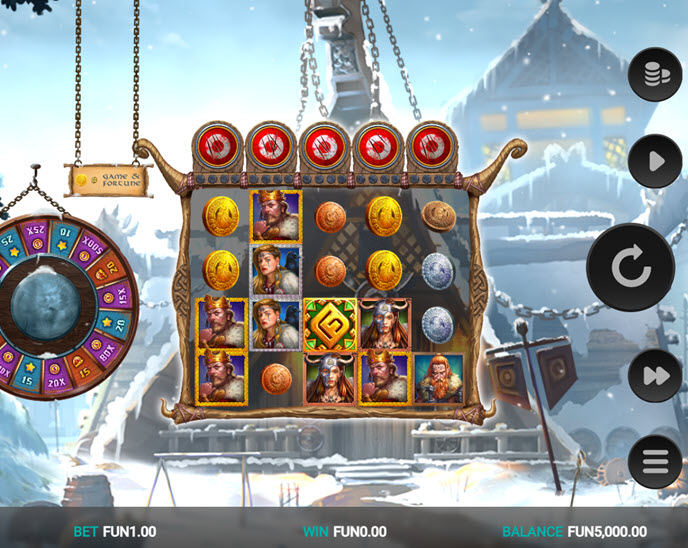Start autoplay with the play triangle button
The height and width of the screenshot is (548, 688).
(655, 160)
